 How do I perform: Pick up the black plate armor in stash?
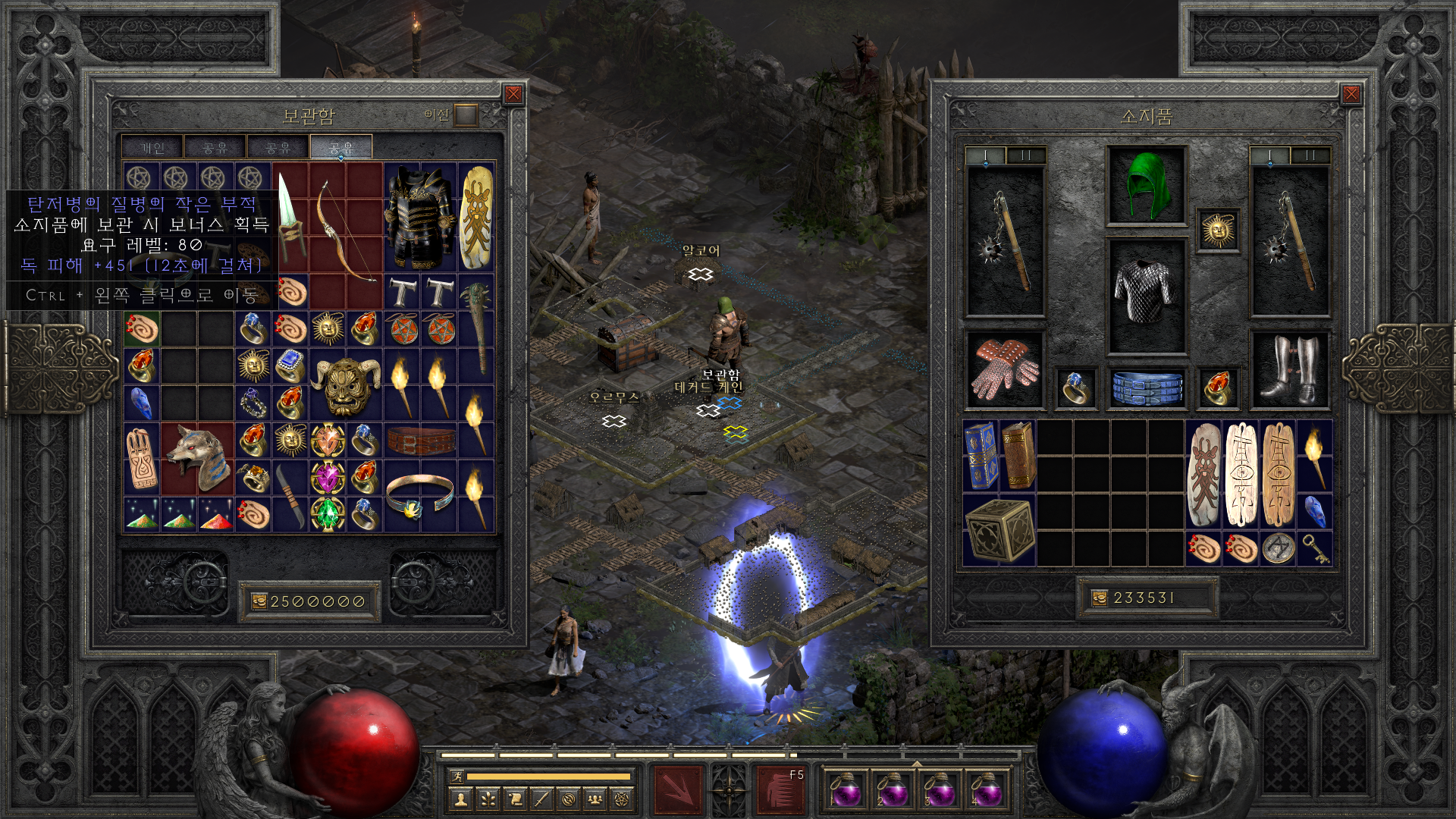coord(419,218)
